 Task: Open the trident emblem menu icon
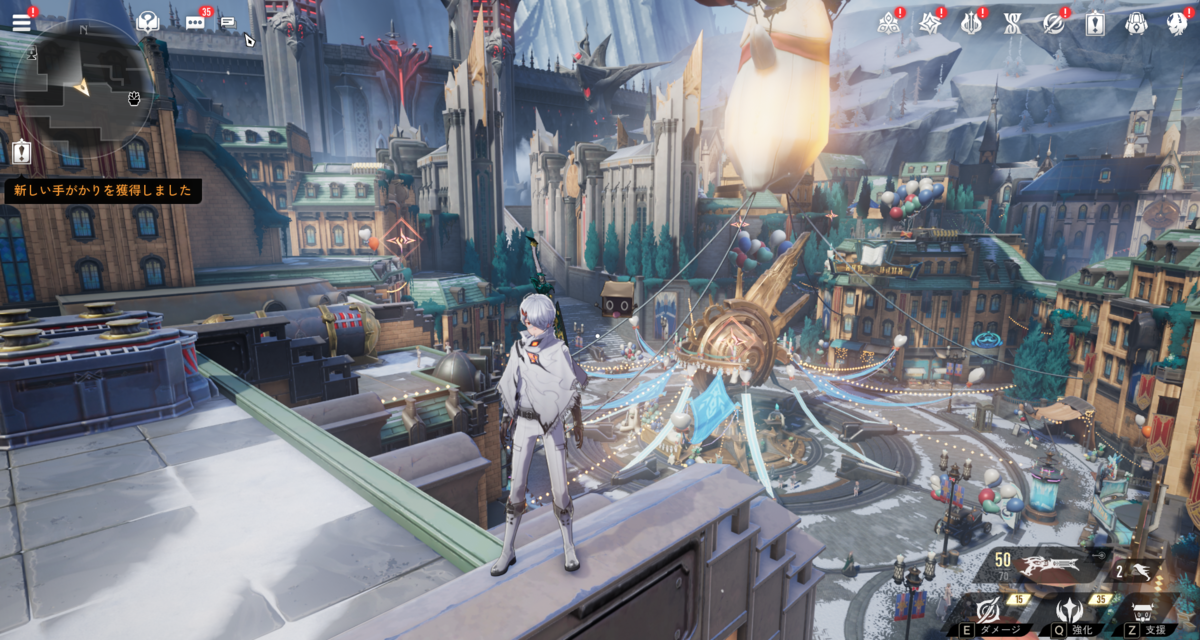coord(970,23)
